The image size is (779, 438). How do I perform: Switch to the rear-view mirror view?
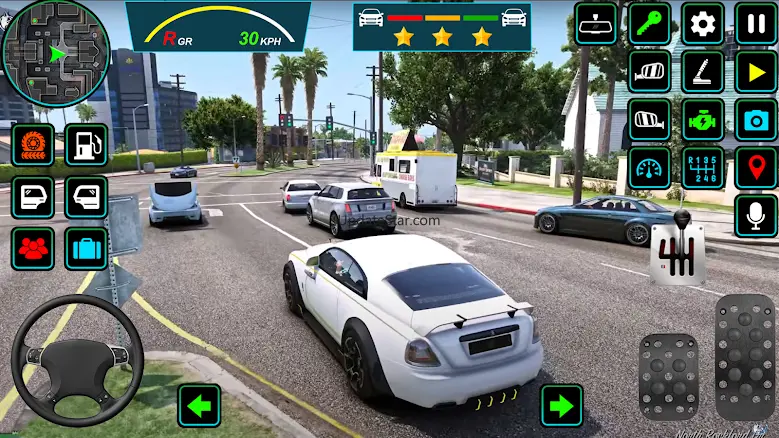pos(596,23)
